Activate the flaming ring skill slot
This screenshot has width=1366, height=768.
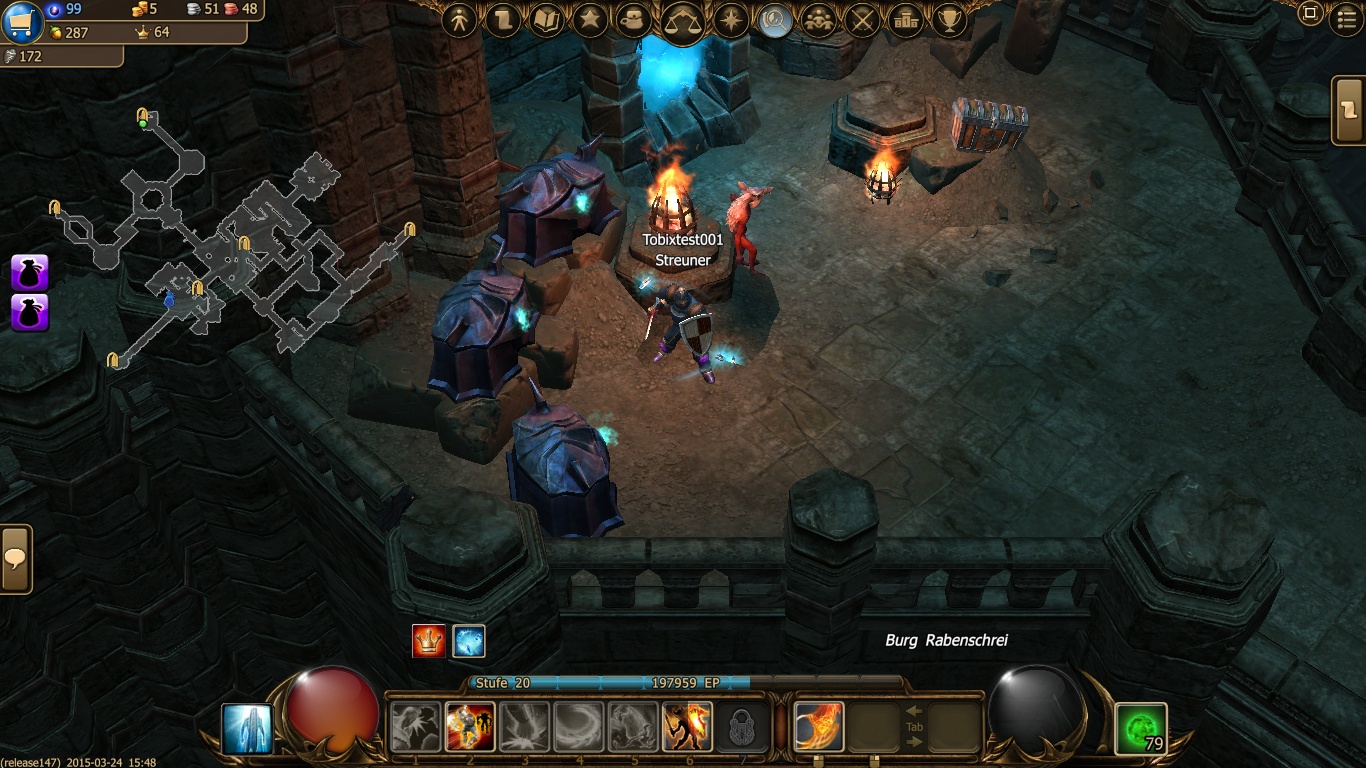tap(819, 726)
